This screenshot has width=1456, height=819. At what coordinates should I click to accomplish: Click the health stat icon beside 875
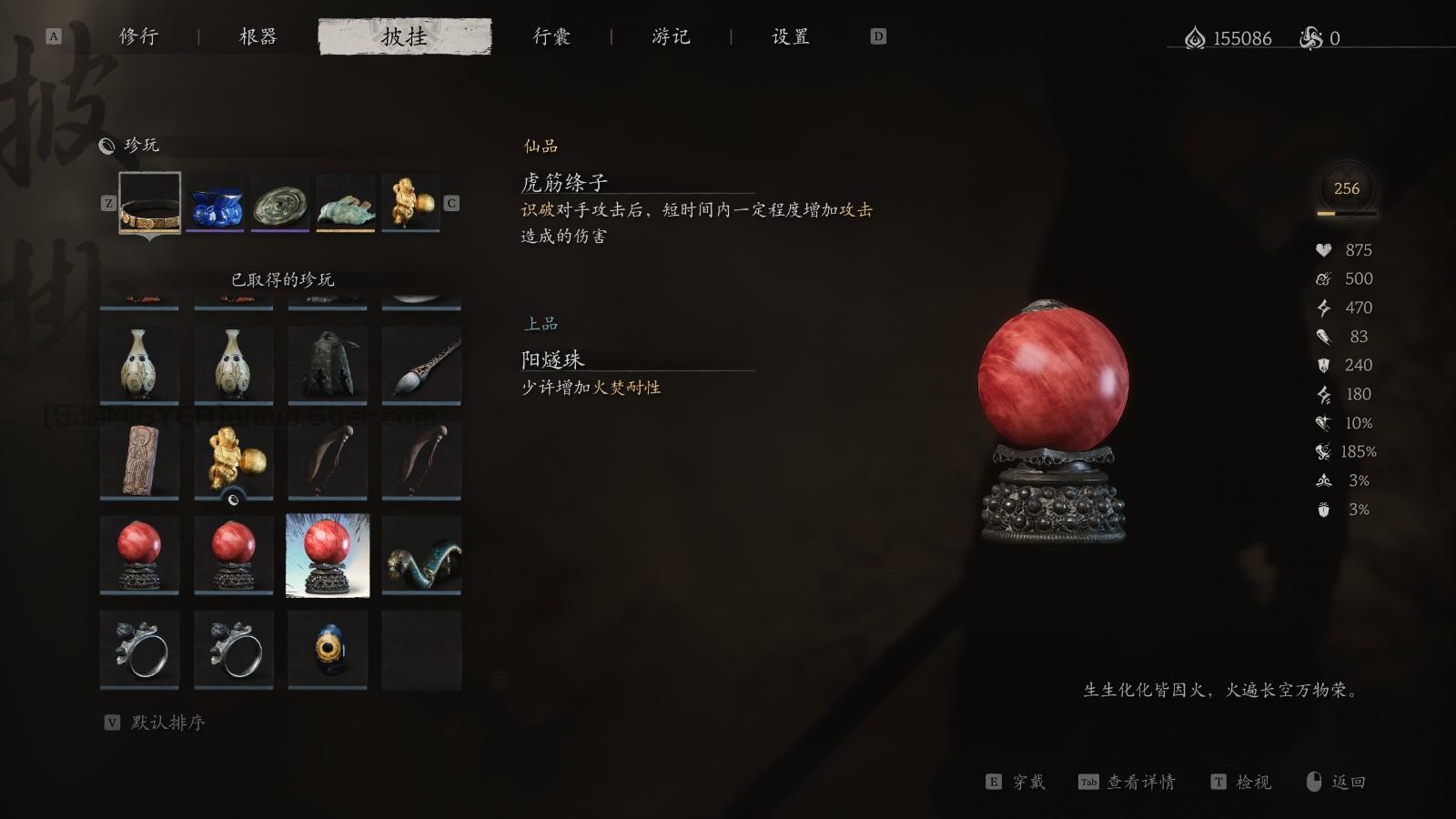[1326, 249]
